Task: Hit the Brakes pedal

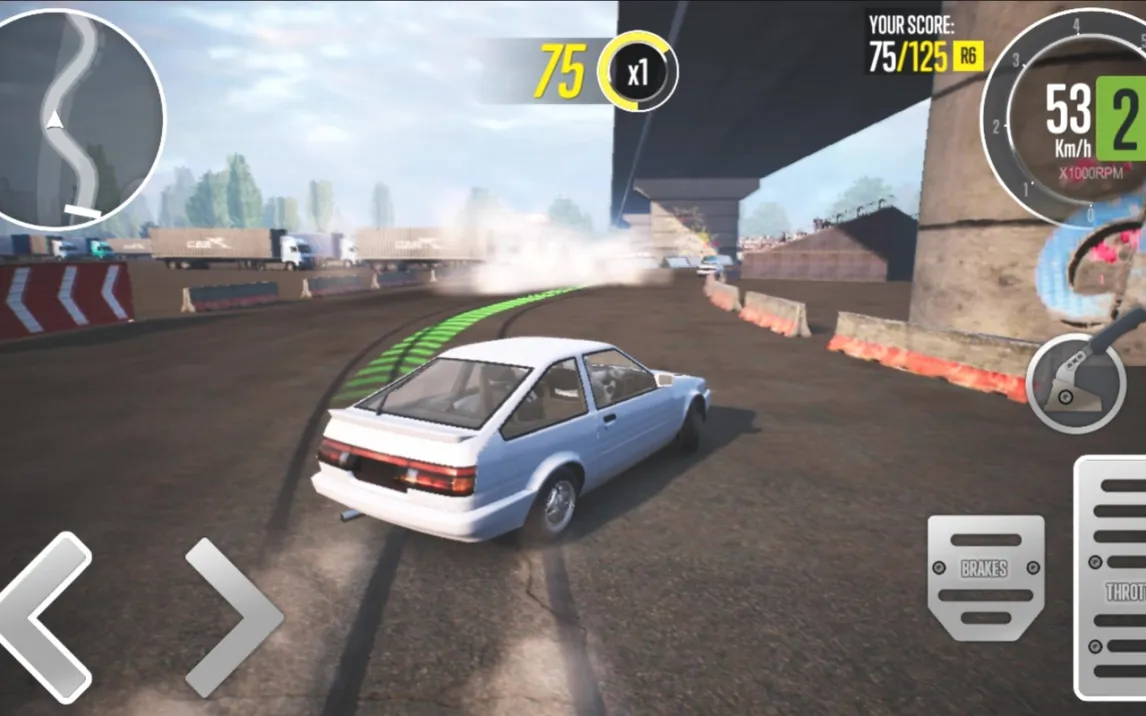Action: click(985, 576)
